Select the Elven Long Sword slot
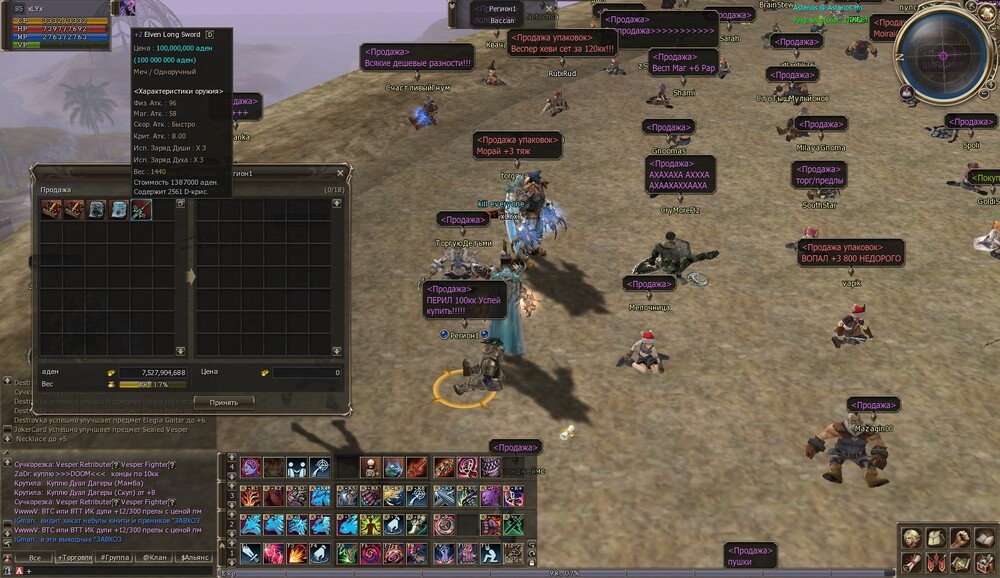The height and width of the screenshot is (578, 1000). click(141, 209)
